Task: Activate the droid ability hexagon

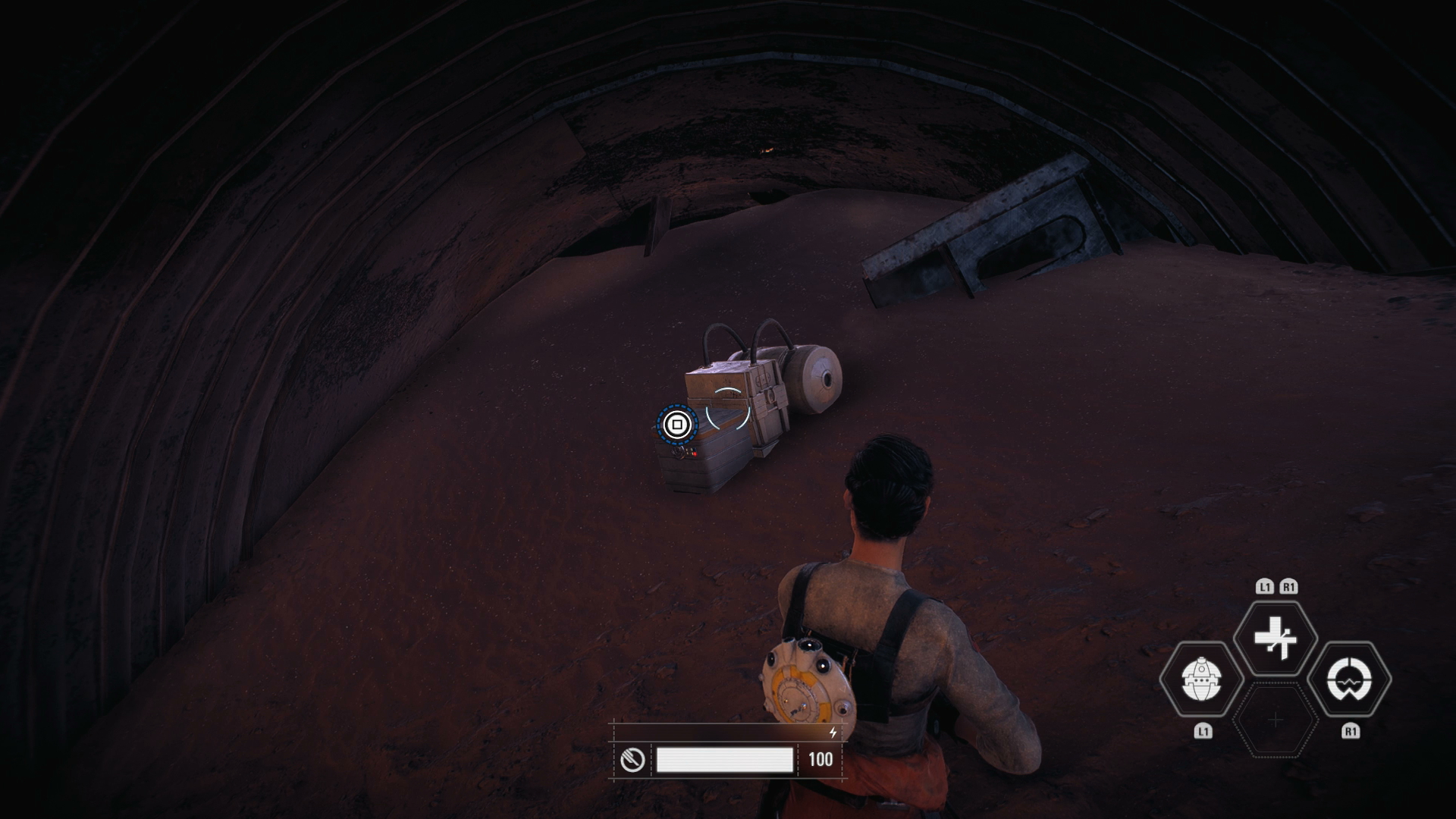Action: tap(1201, 679)
